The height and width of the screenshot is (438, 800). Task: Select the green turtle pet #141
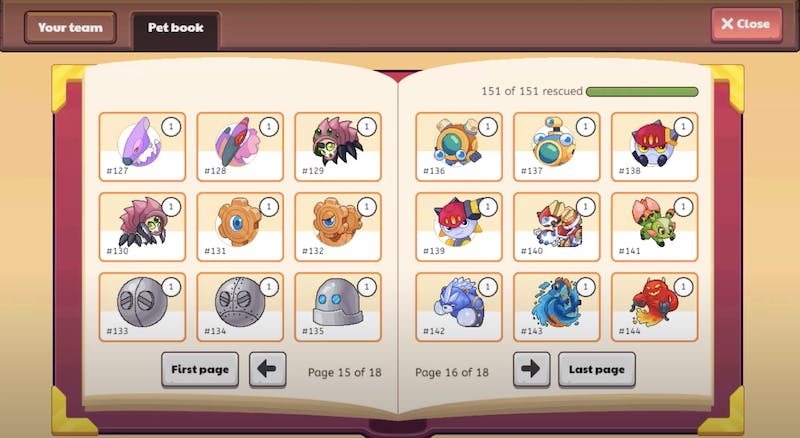[655, 227]
